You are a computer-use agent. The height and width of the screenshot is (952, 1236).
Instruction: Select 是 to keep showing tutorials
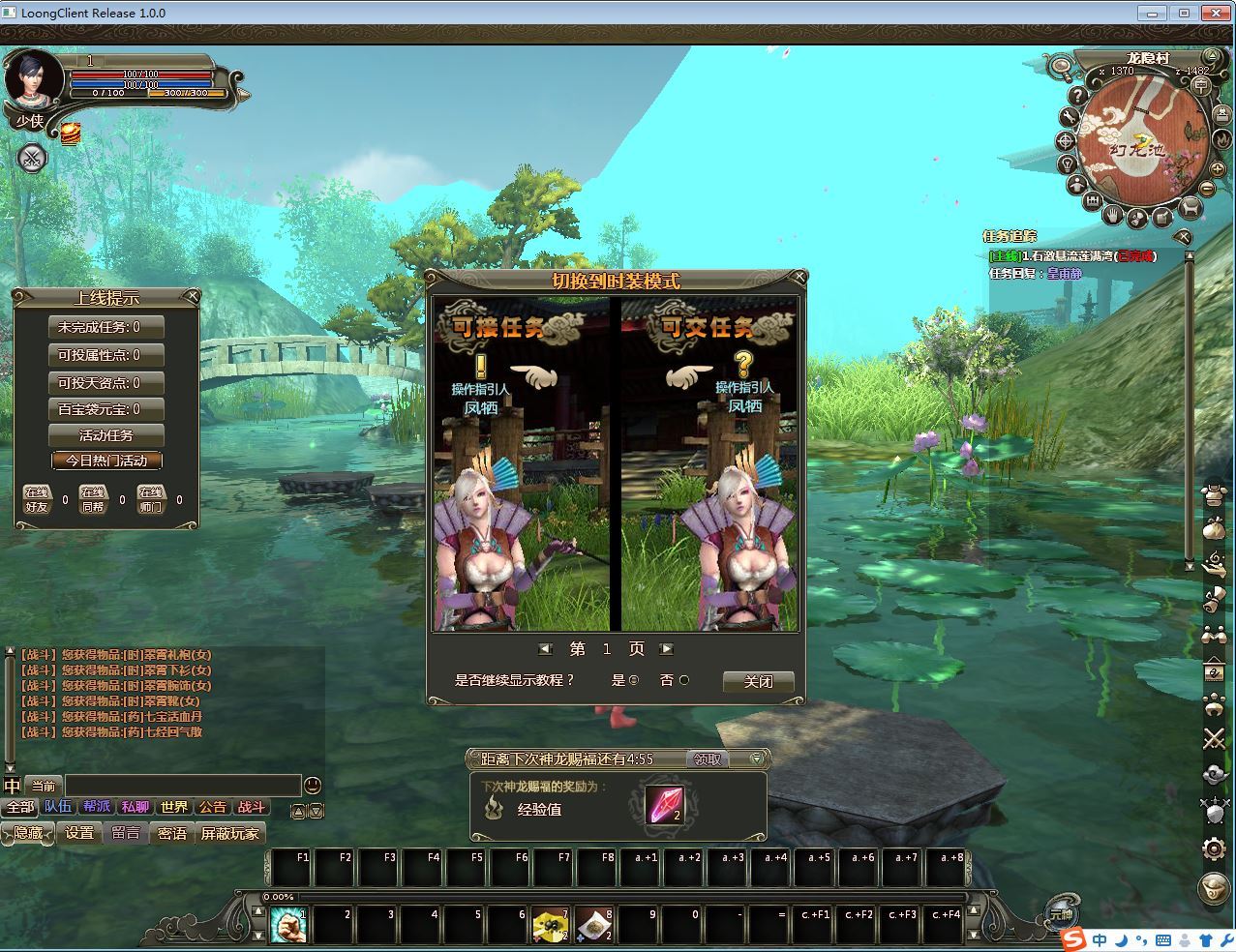point(634,680)
